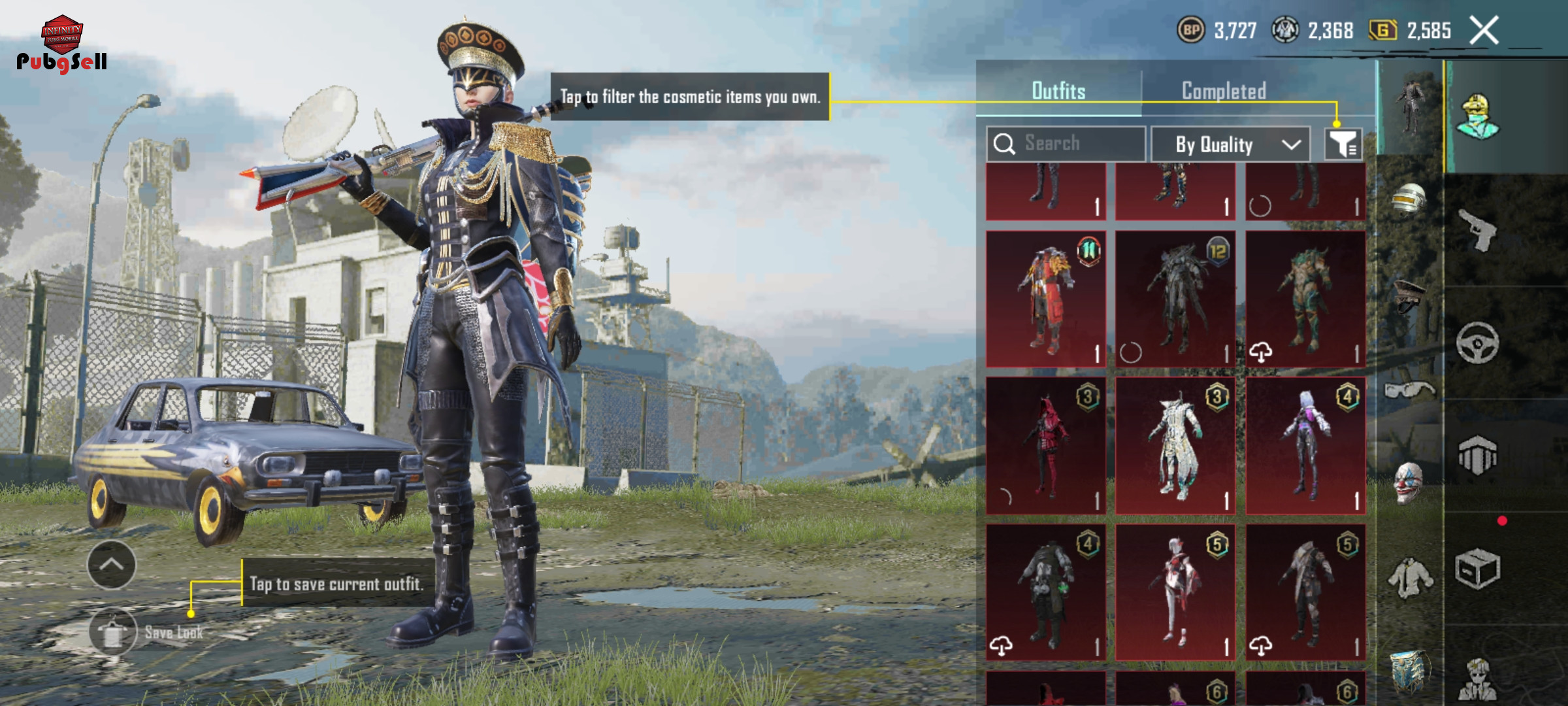The width and height of the screenshot is (1568, 706).
Task: Pick the red hooded outfit with badge 3
Action: pyautogui.click(x=1046, y=446)
